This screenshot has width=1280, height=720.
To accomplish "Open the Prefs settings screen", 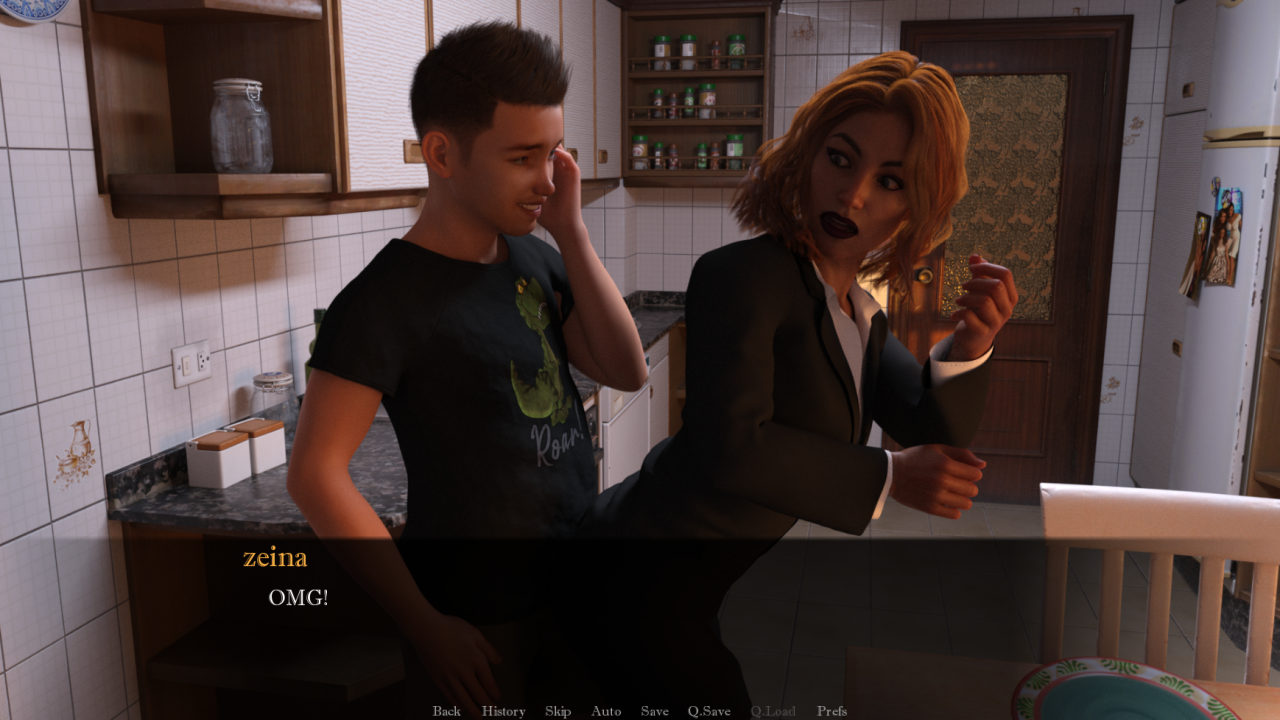I will pos(832,711).
